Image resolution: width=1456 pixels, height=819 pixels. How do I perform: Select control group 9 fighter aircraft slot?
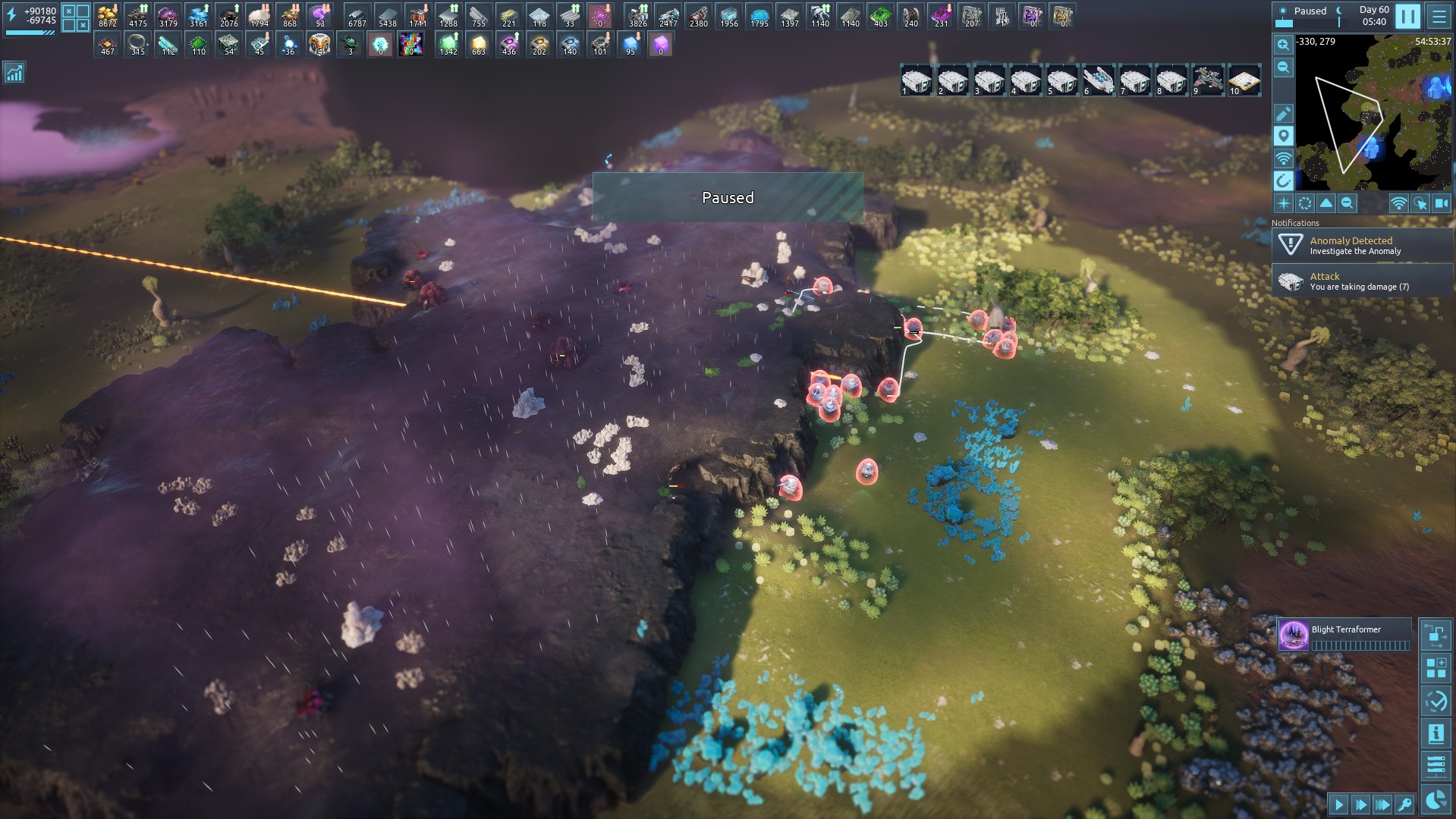[x=1207, y=80]
